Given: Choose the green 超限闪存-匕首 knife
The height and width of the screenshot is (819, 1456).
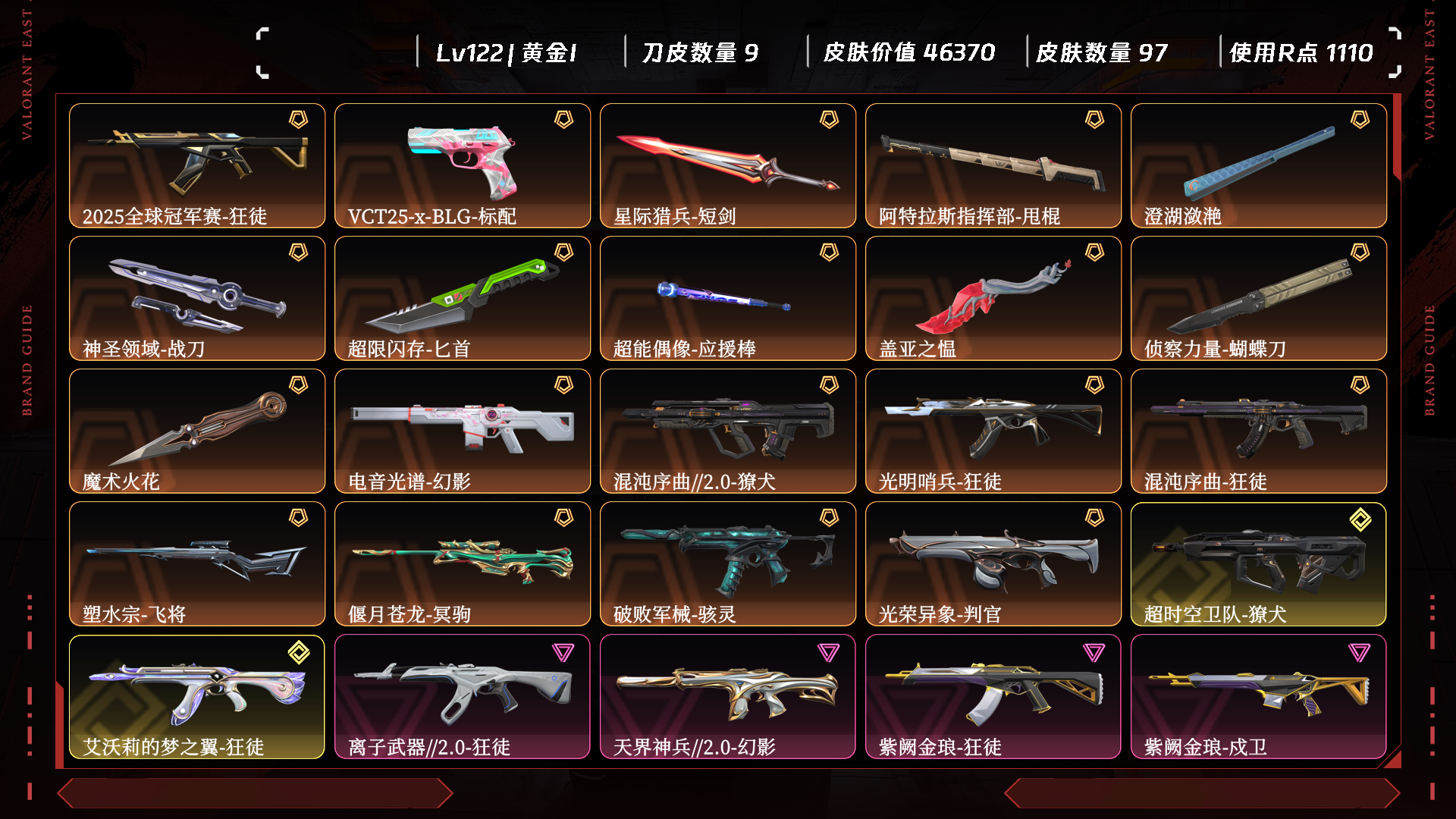Looking at the screenshot, I should pyautogui.click(x=463, y=298).
